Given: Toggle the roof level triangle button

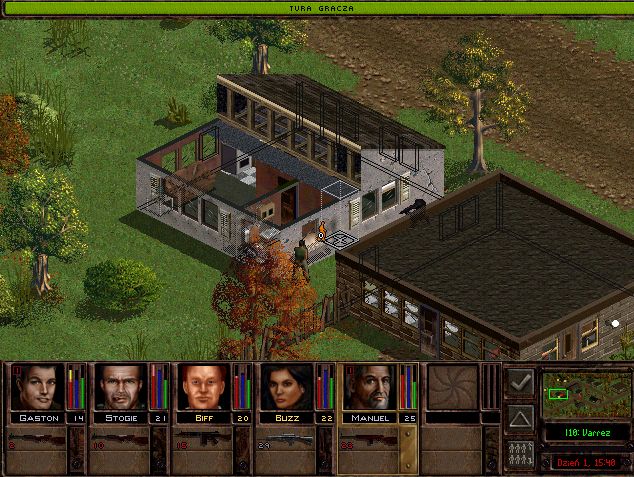Looking at the screenshot, I should (520, 417).
